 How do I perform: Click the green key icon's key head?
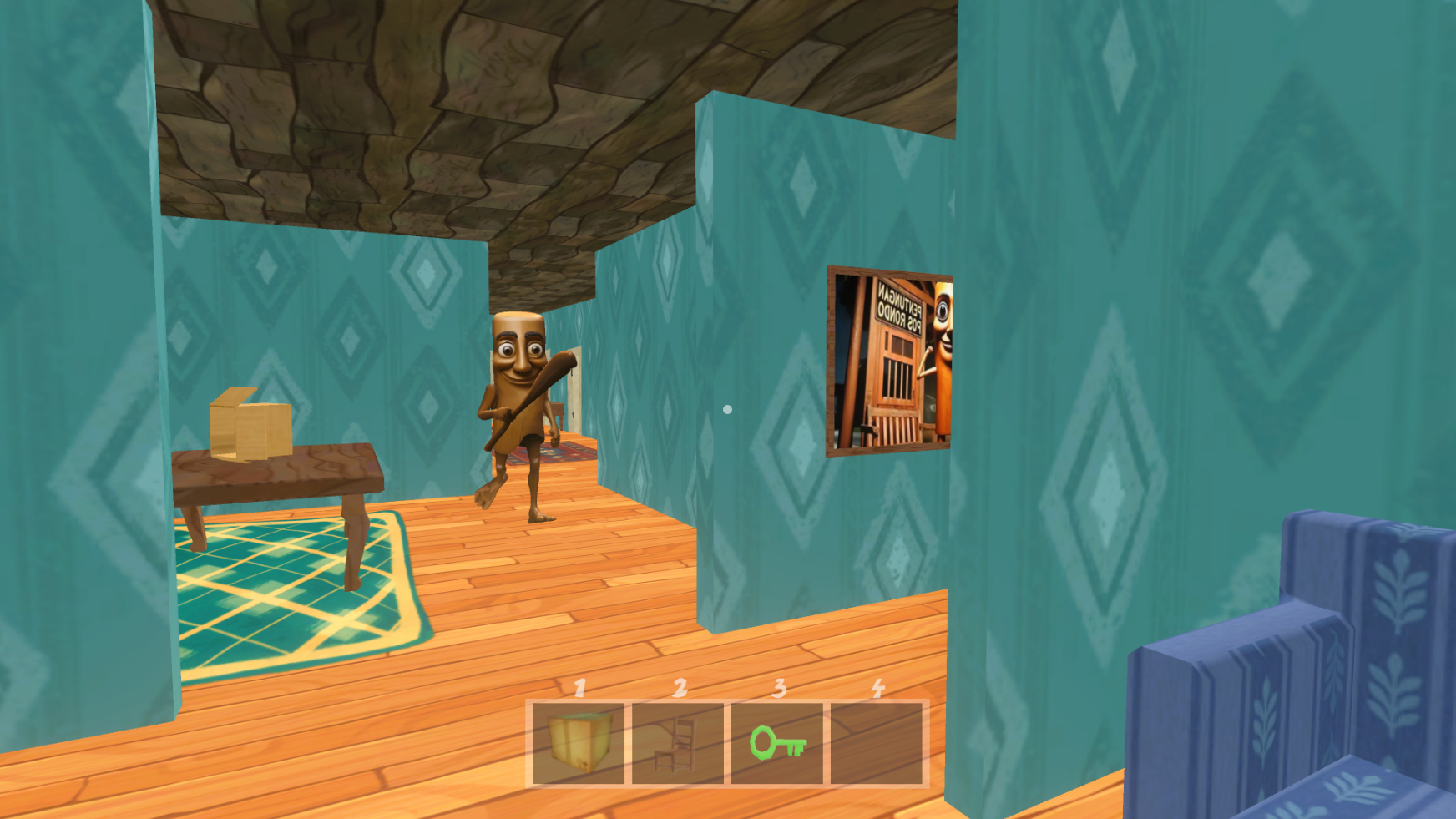point(764,743)
